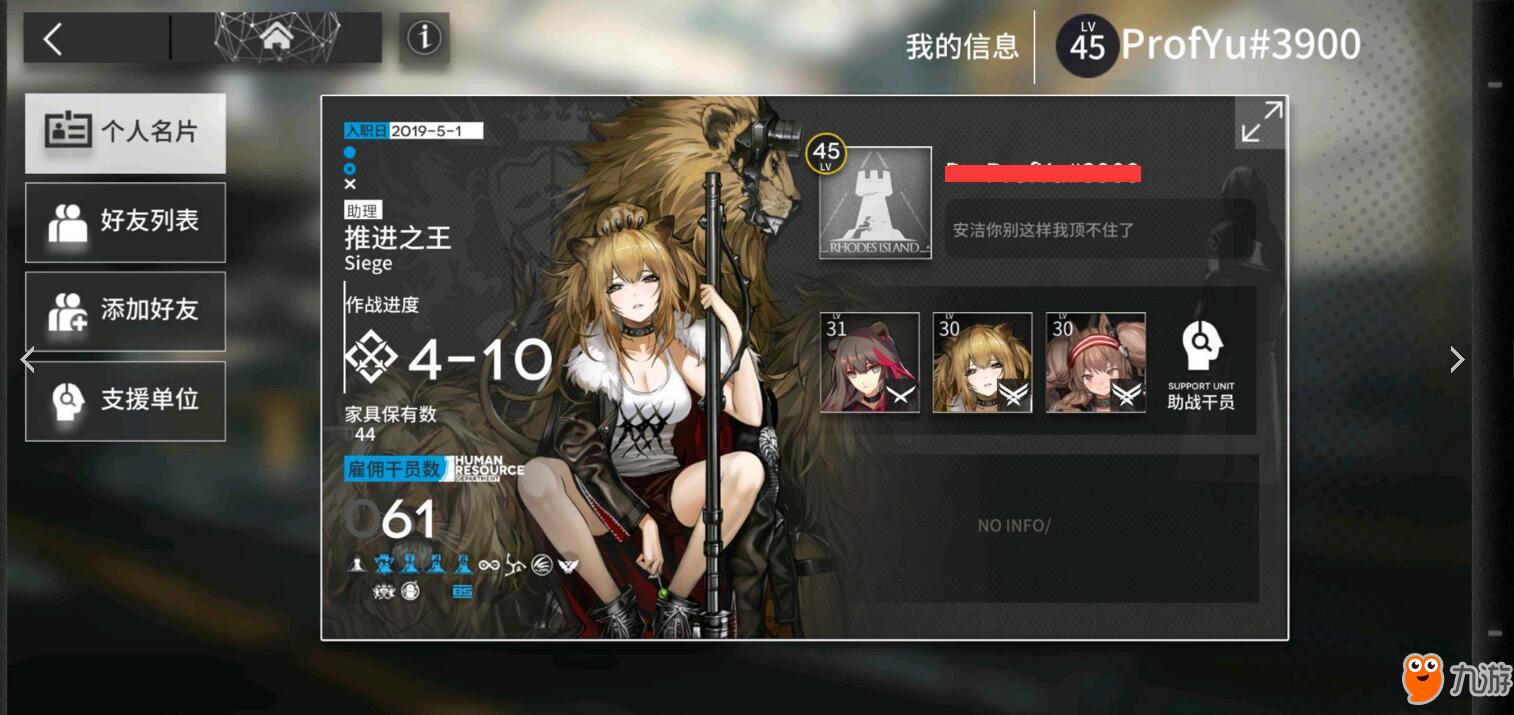Select the red-headband support operator portrait

tap(1095, 362)
